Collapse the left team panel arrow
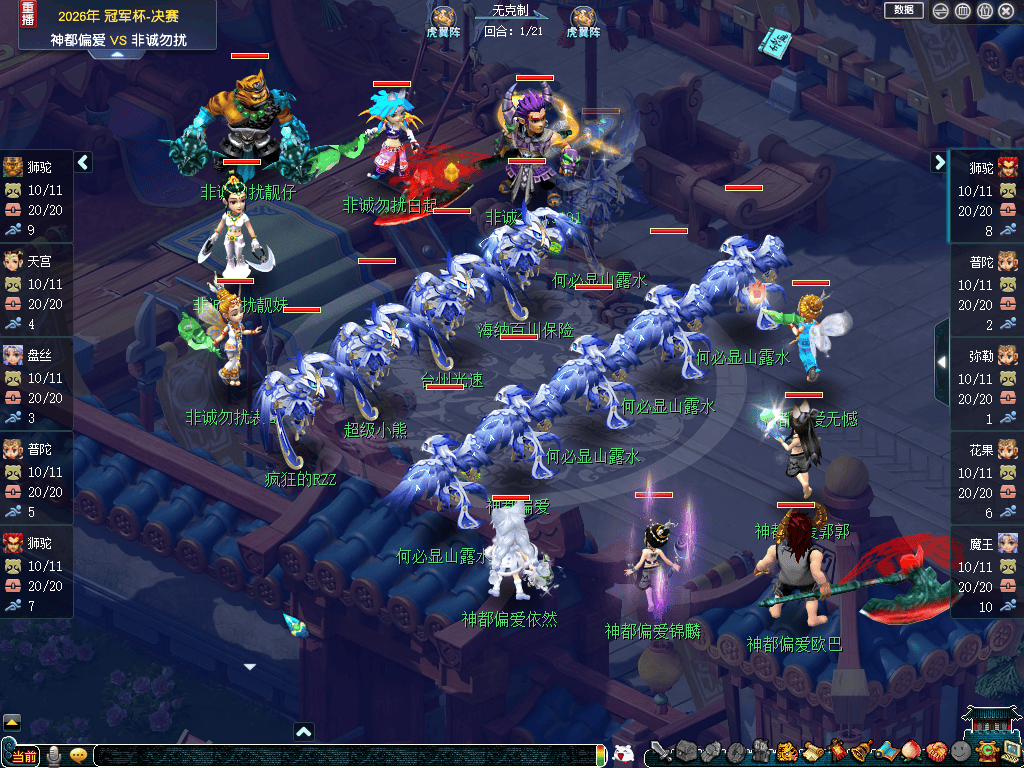The width and height of the screenshot is (1024, 768). point(83,162)
